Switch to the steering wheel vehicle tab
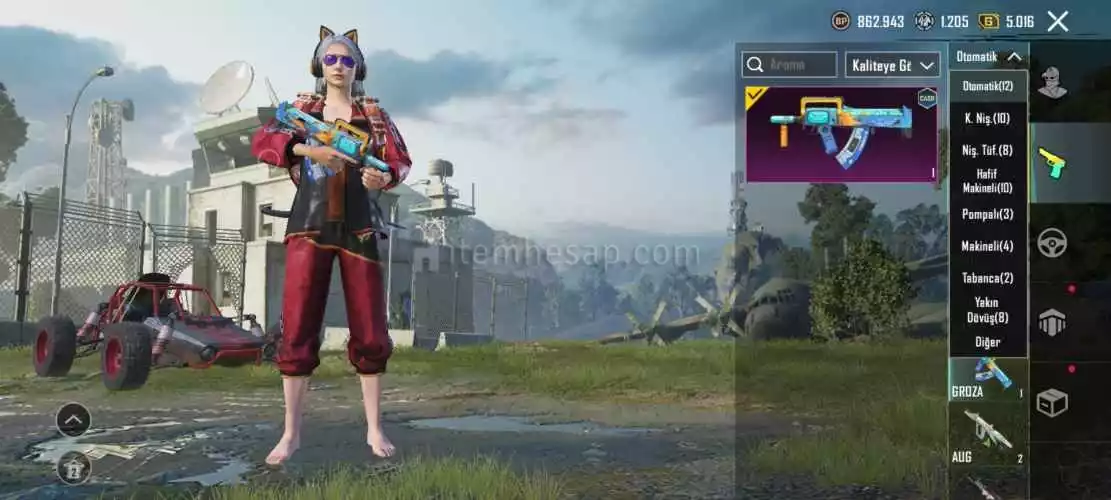The width and height of the screenshot is (1111, 500). point(1051,243)
